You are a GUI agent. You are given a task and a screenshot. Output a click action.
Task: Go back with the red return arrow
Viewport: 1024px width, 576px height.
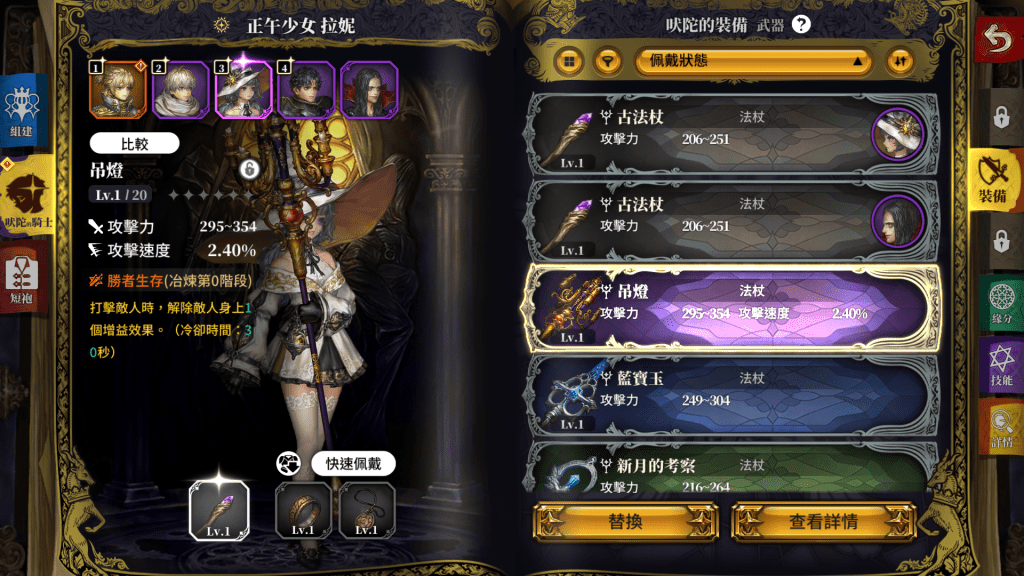998,41
